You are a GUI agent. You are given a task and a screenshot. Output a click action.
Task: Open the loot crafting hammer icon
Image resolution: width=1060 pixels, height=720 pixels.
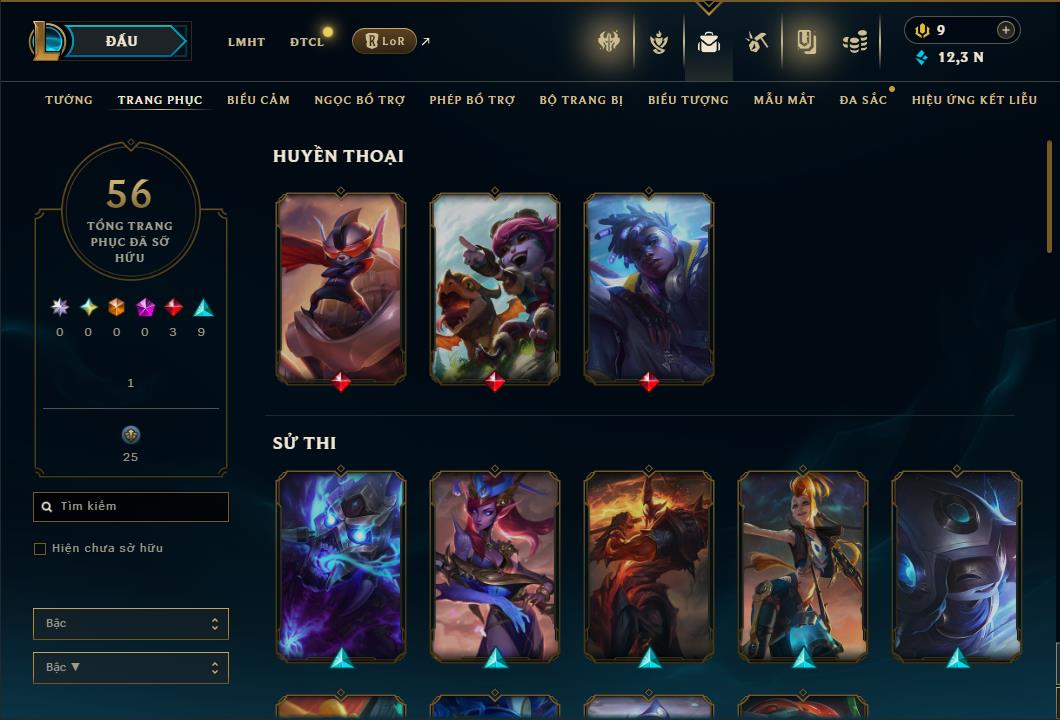(756, 42)
